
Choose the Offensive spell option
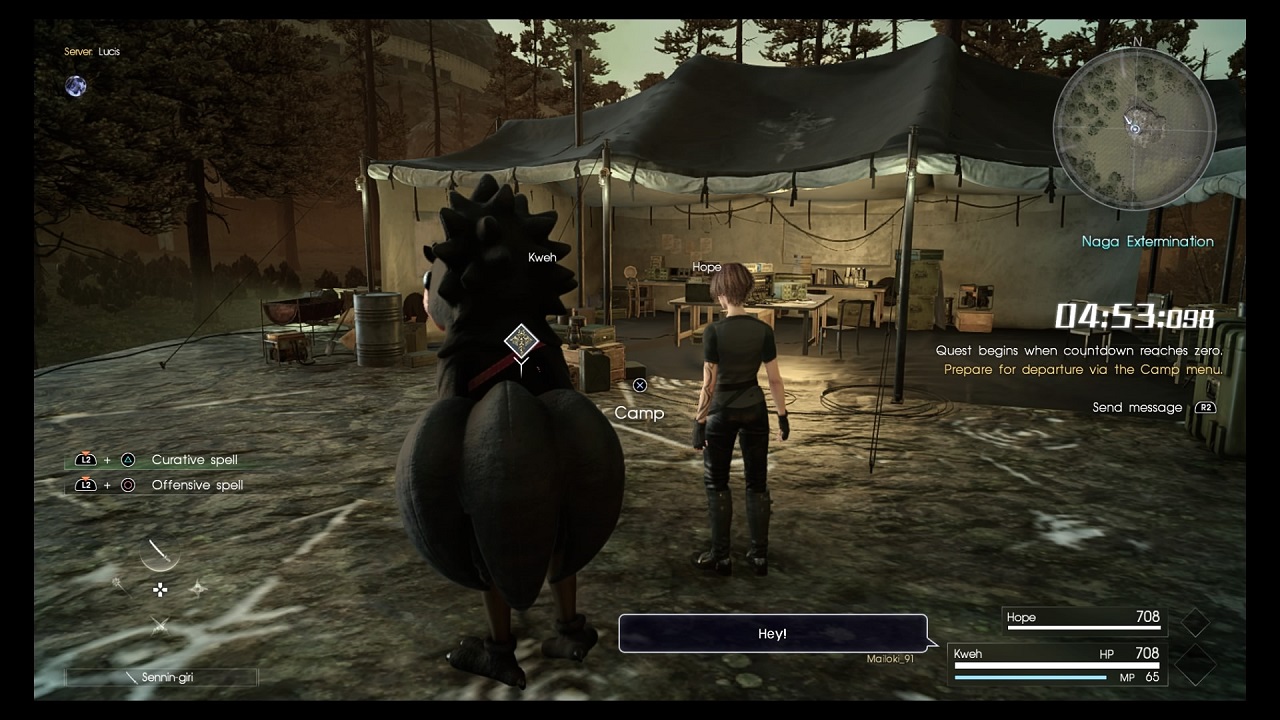pos(197,485)
